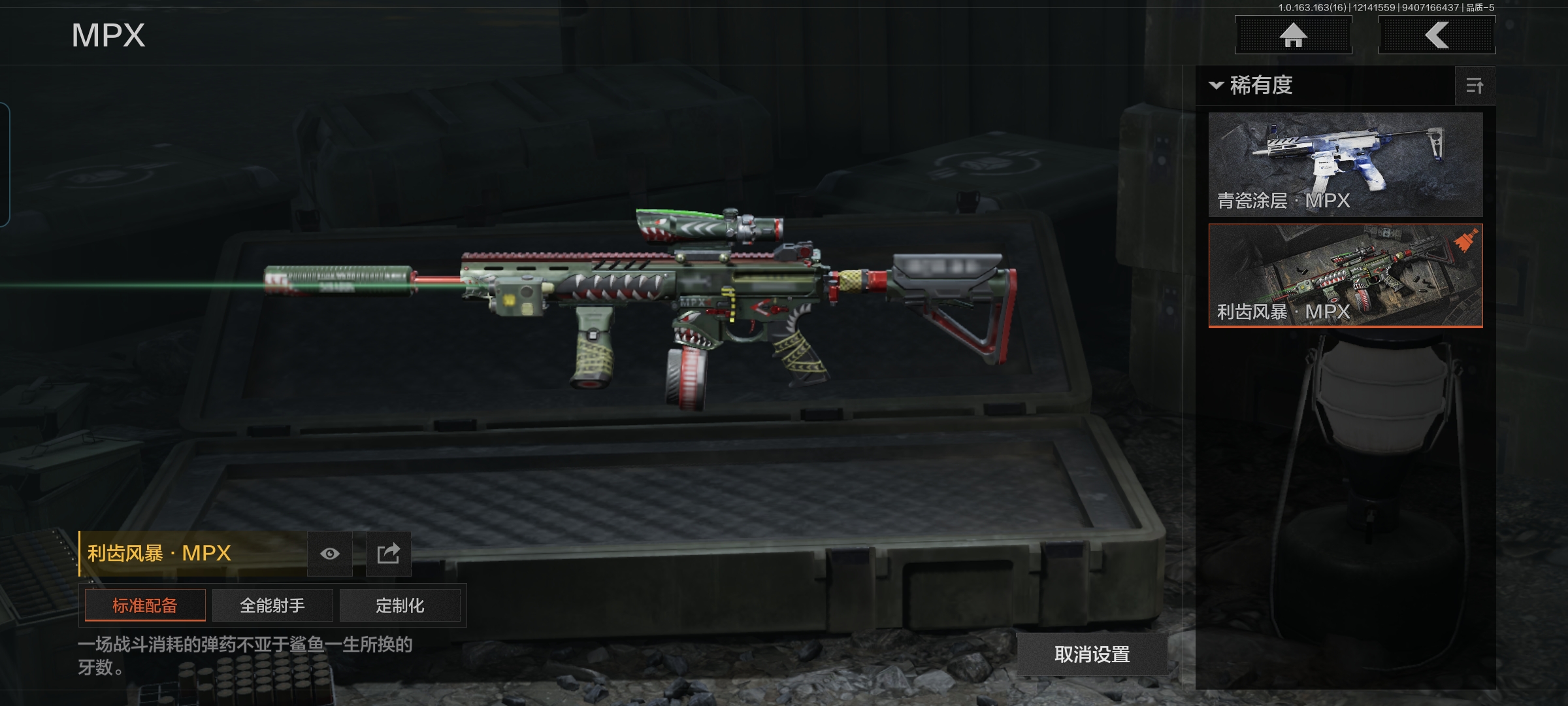This screenshot has height=706, width=1568.
Task: Switch to the 标准配备 tab
Action: pyautogui.click(x=145, y=605)
